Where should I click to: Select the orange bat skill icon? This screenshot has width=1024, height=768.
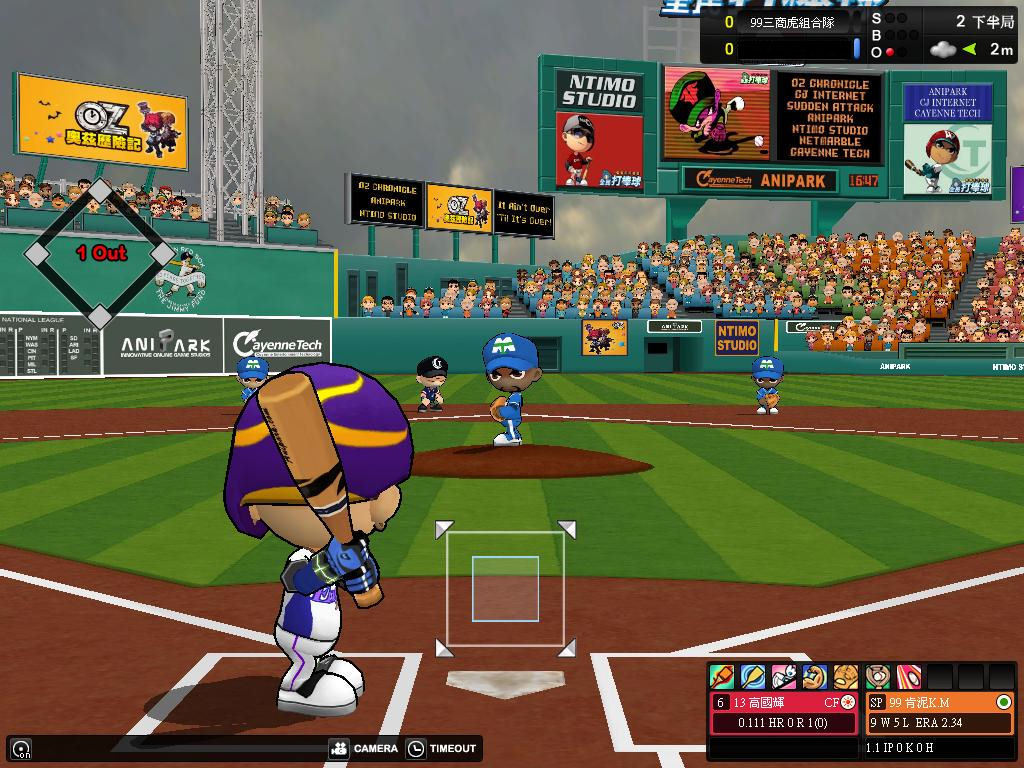(722, 677)
